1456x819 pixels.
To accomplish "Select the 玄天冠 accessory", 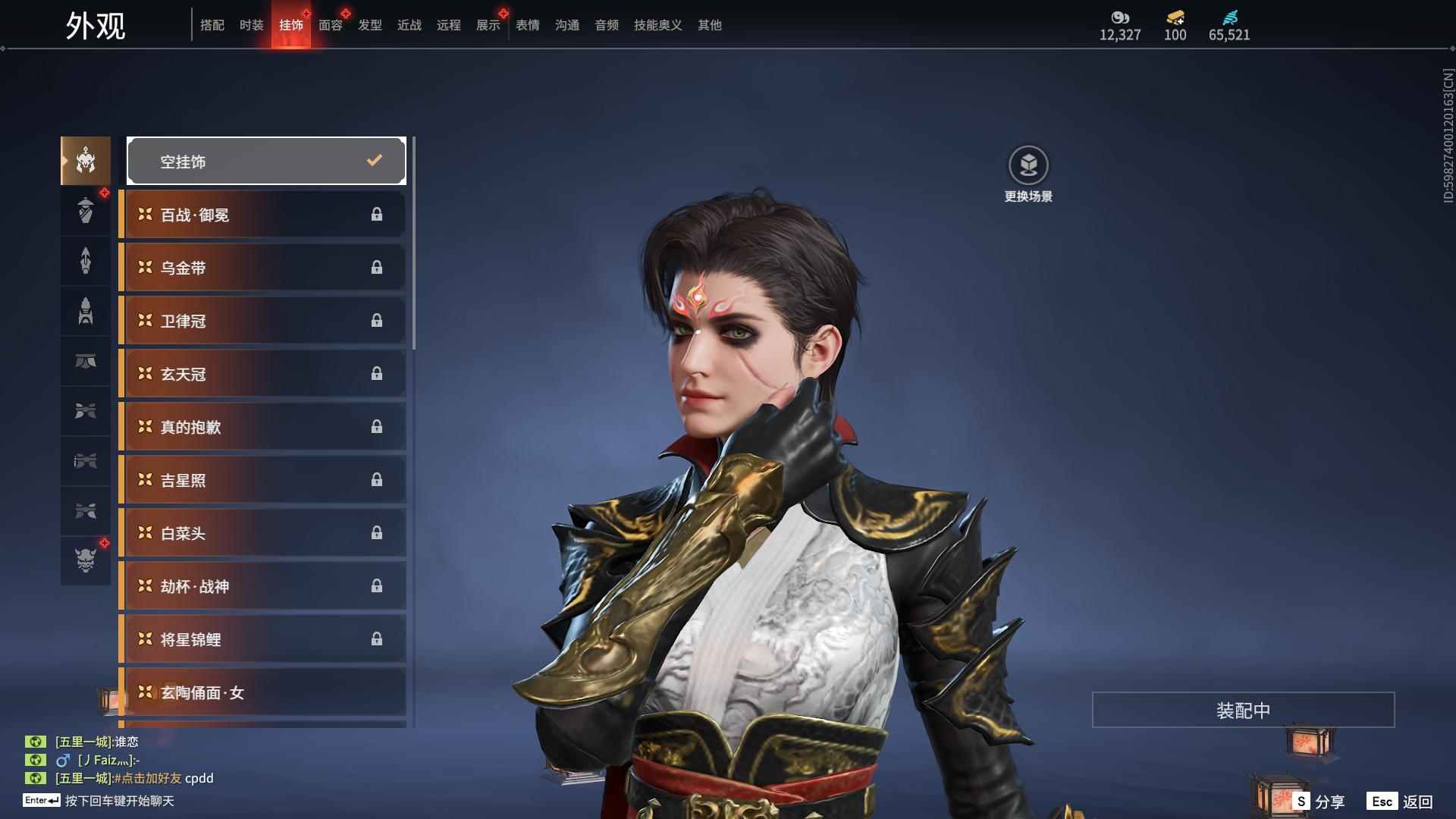I will tap(263, 374).
